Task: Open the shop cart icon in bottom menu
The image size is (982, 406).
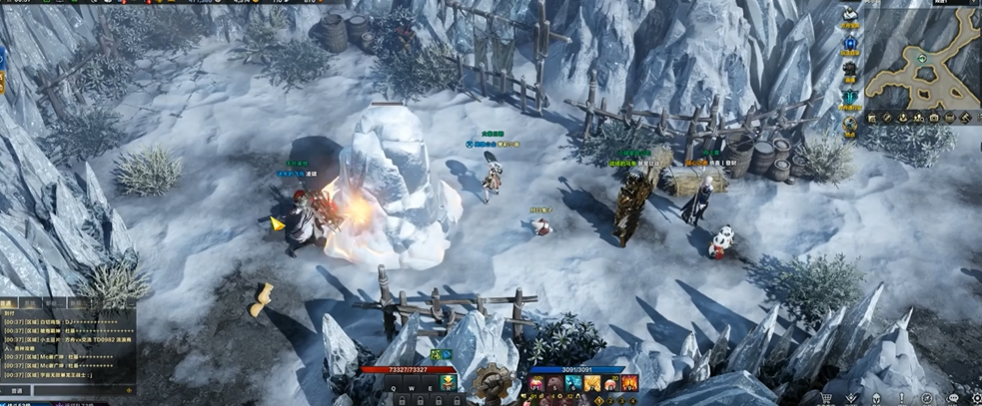Action: 827,398
